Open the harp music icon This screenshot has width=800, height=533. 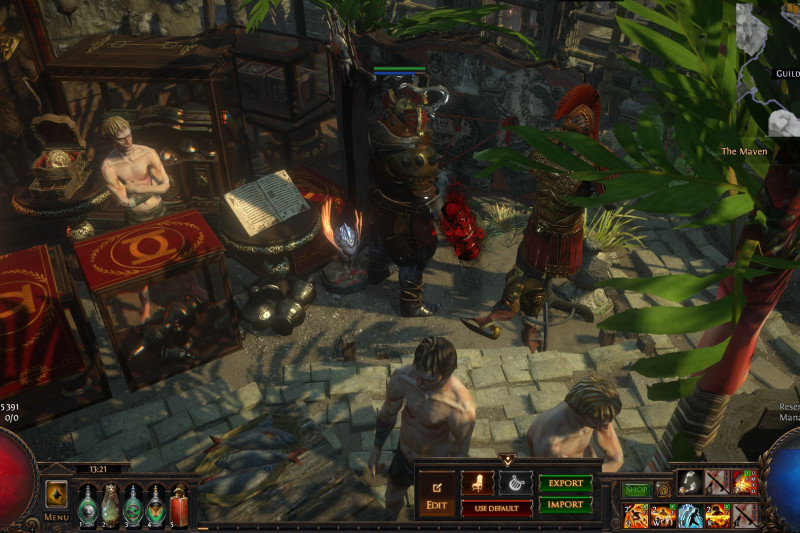pos(516,483)
